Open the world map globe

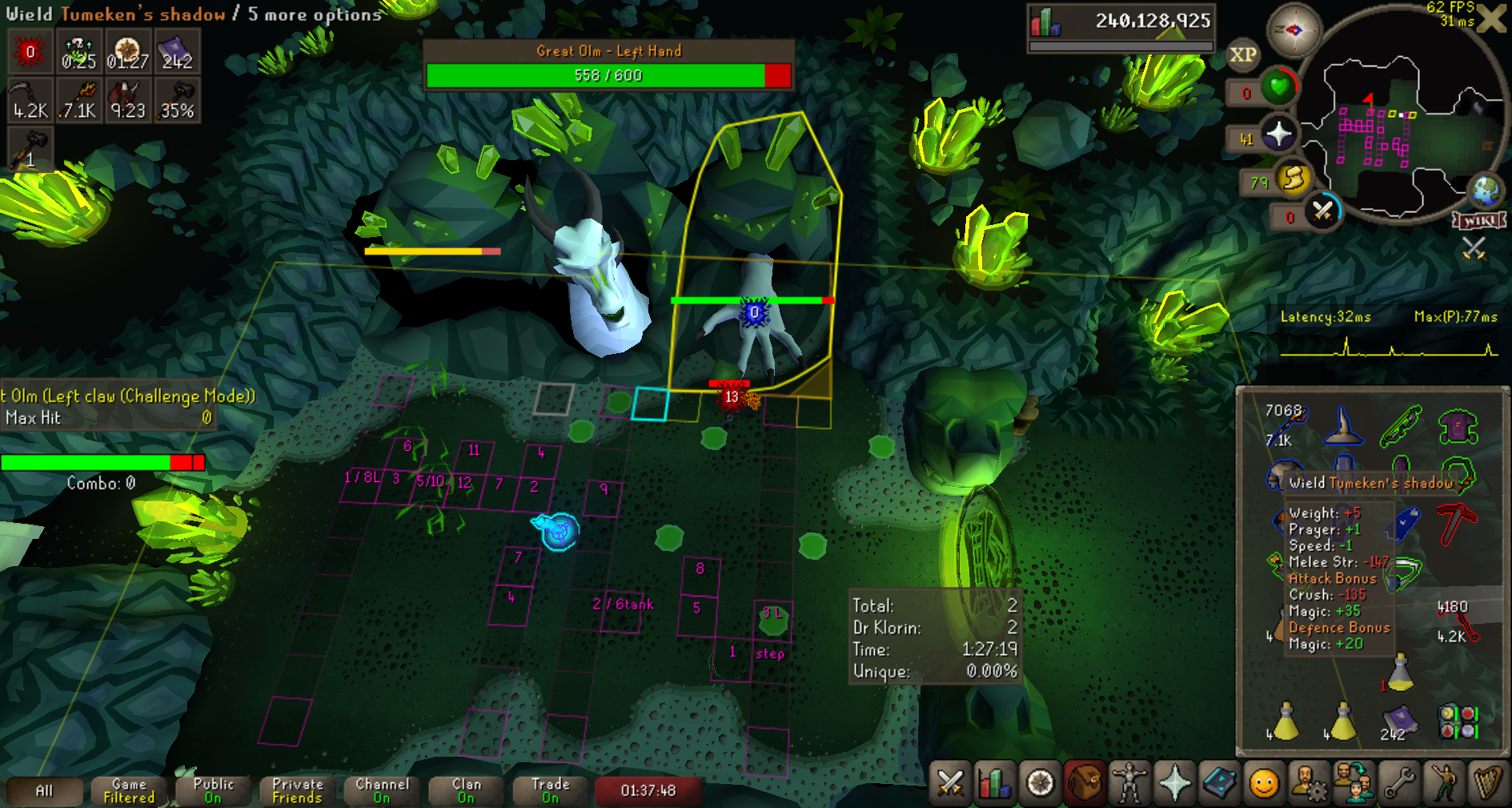coord(1486,191)
